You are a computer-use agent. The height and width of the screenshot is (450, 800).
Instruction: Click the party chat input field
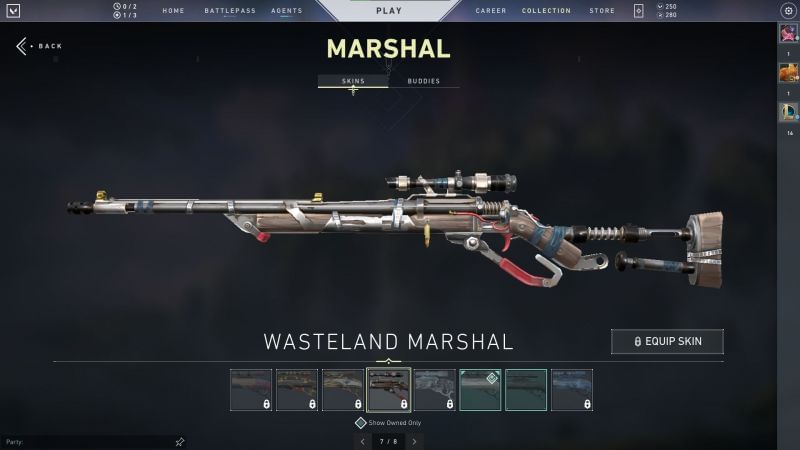tap(90, 441)
